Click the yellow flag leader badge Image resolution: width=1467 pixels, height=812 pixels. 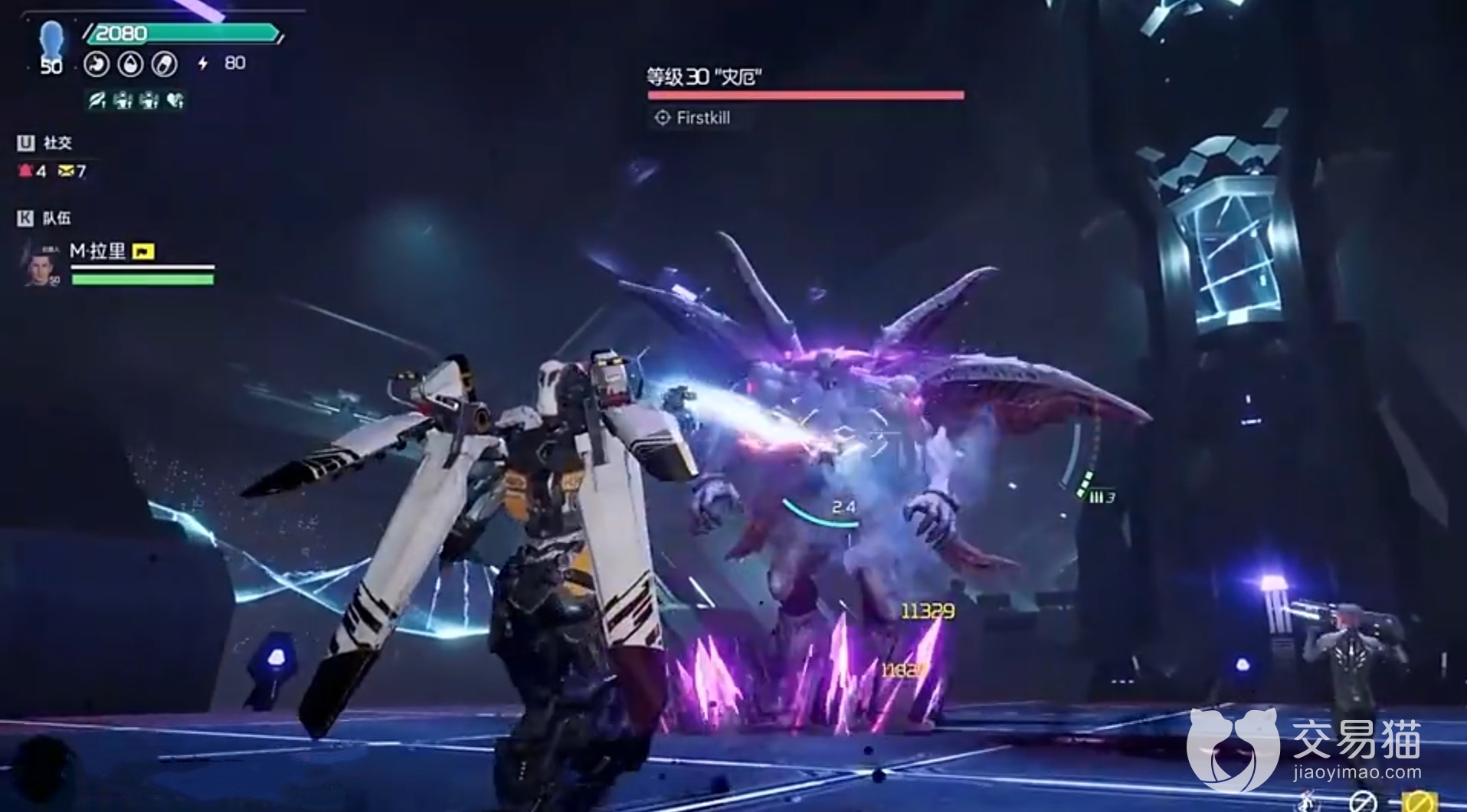(x=143, y=252)
